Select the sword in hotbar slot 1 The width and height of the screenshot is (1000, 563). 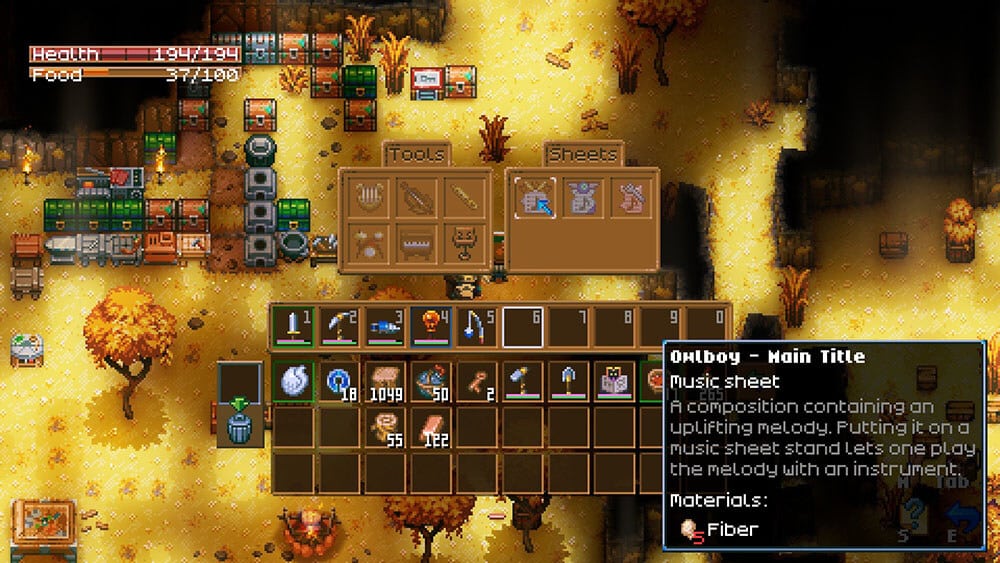[x=293, y=326]
